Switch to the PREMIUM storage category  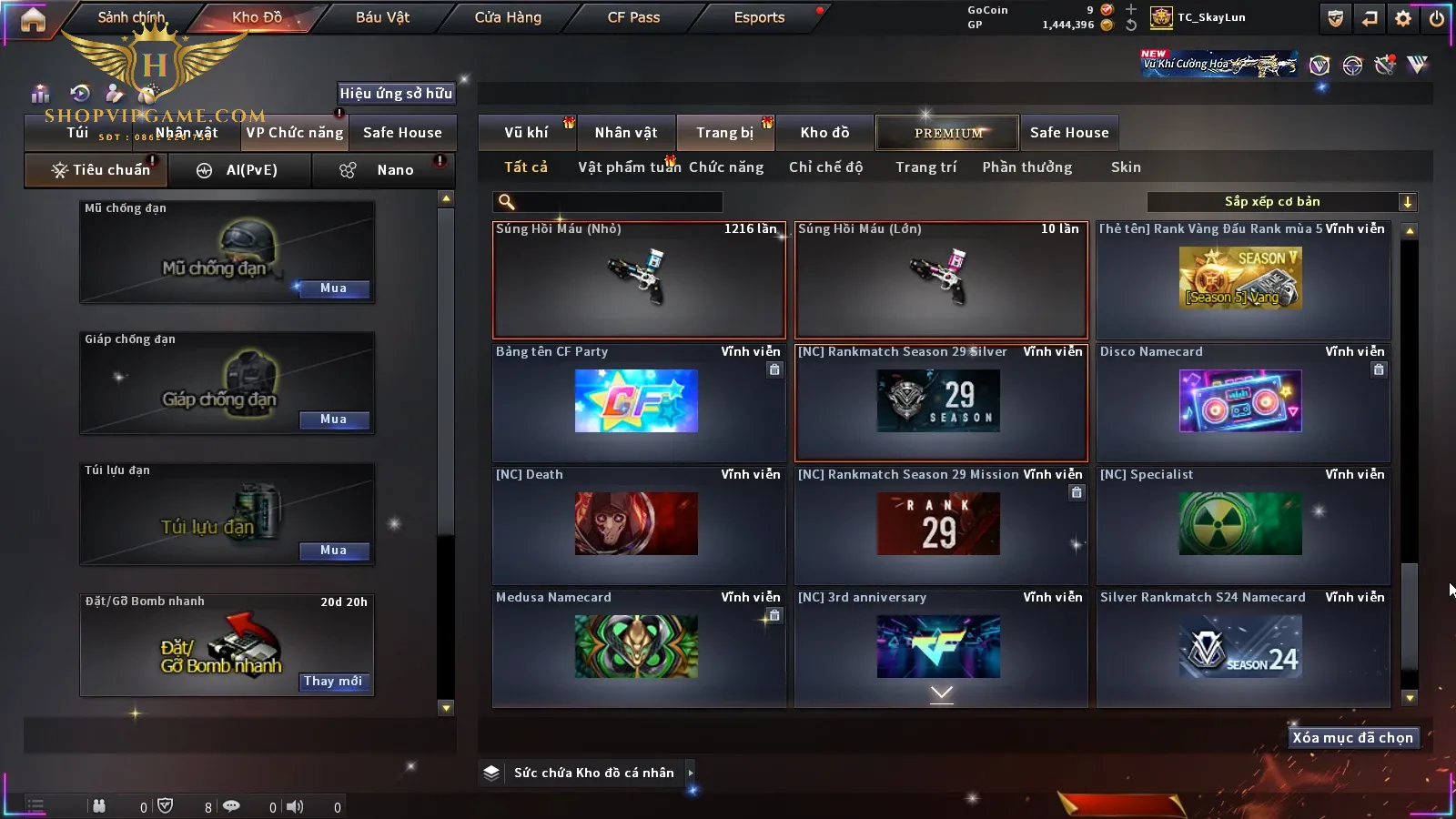pyautogui.click(x=948, y=133)
